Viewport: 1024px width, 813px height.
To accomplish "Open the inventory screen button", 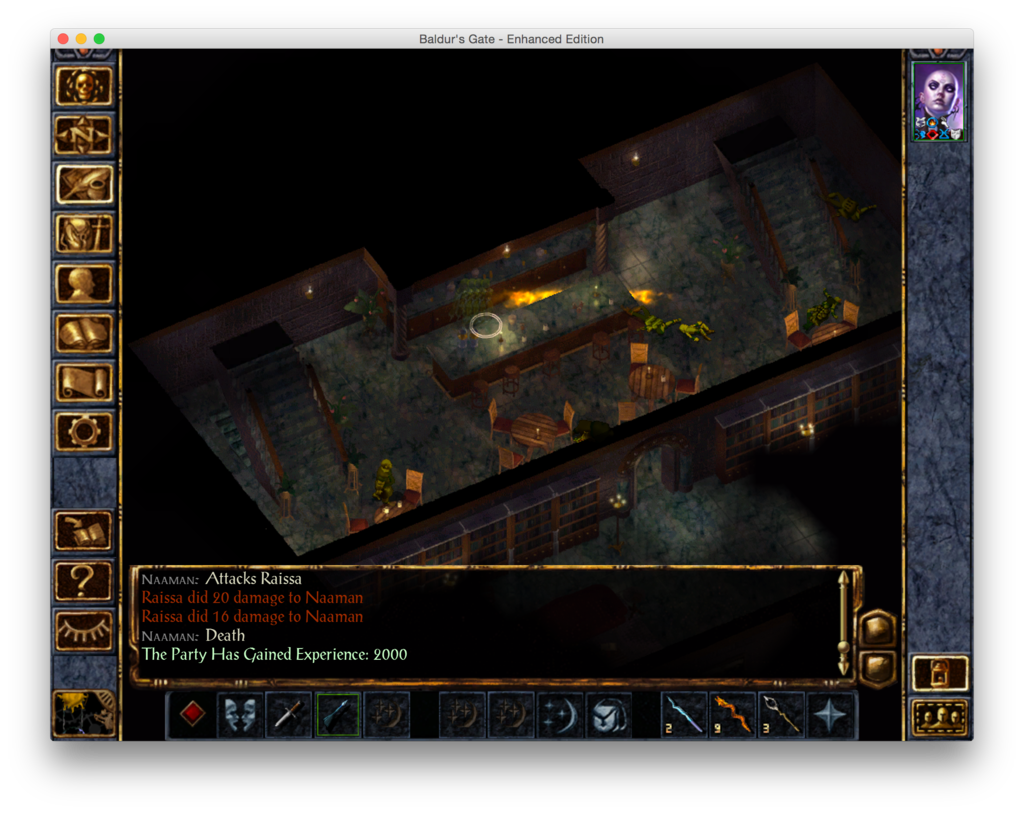I will (x=84, y=234).
